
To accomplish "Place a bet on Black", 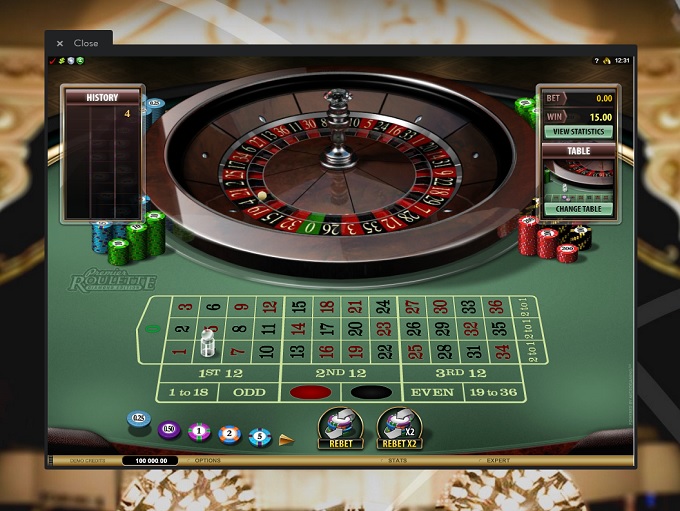I will [x=370, y=392].
